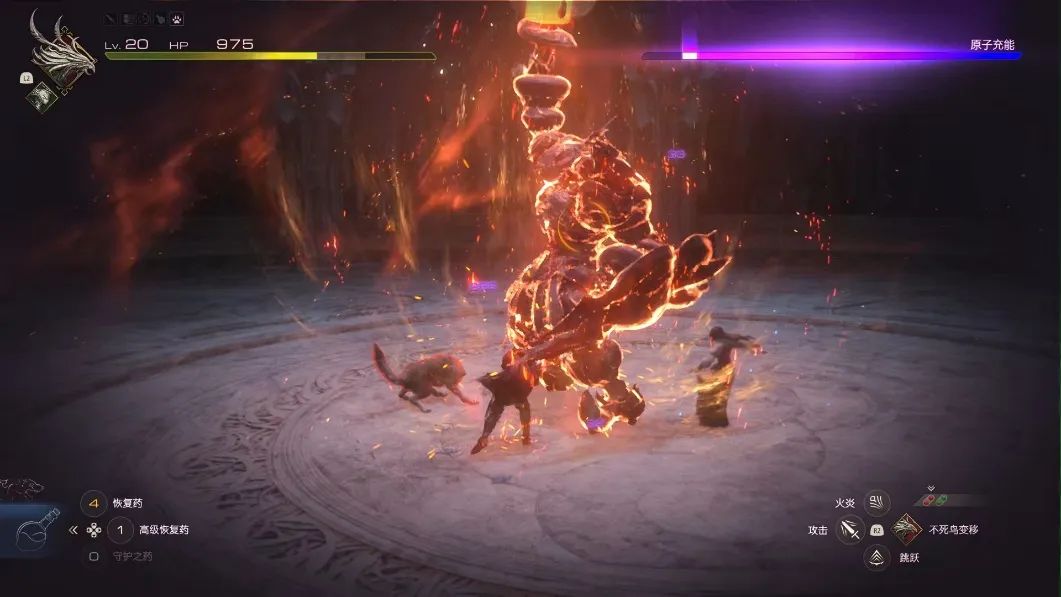Use the 不死鸟变移 Phoenix Shift ability

coord(907,529)
